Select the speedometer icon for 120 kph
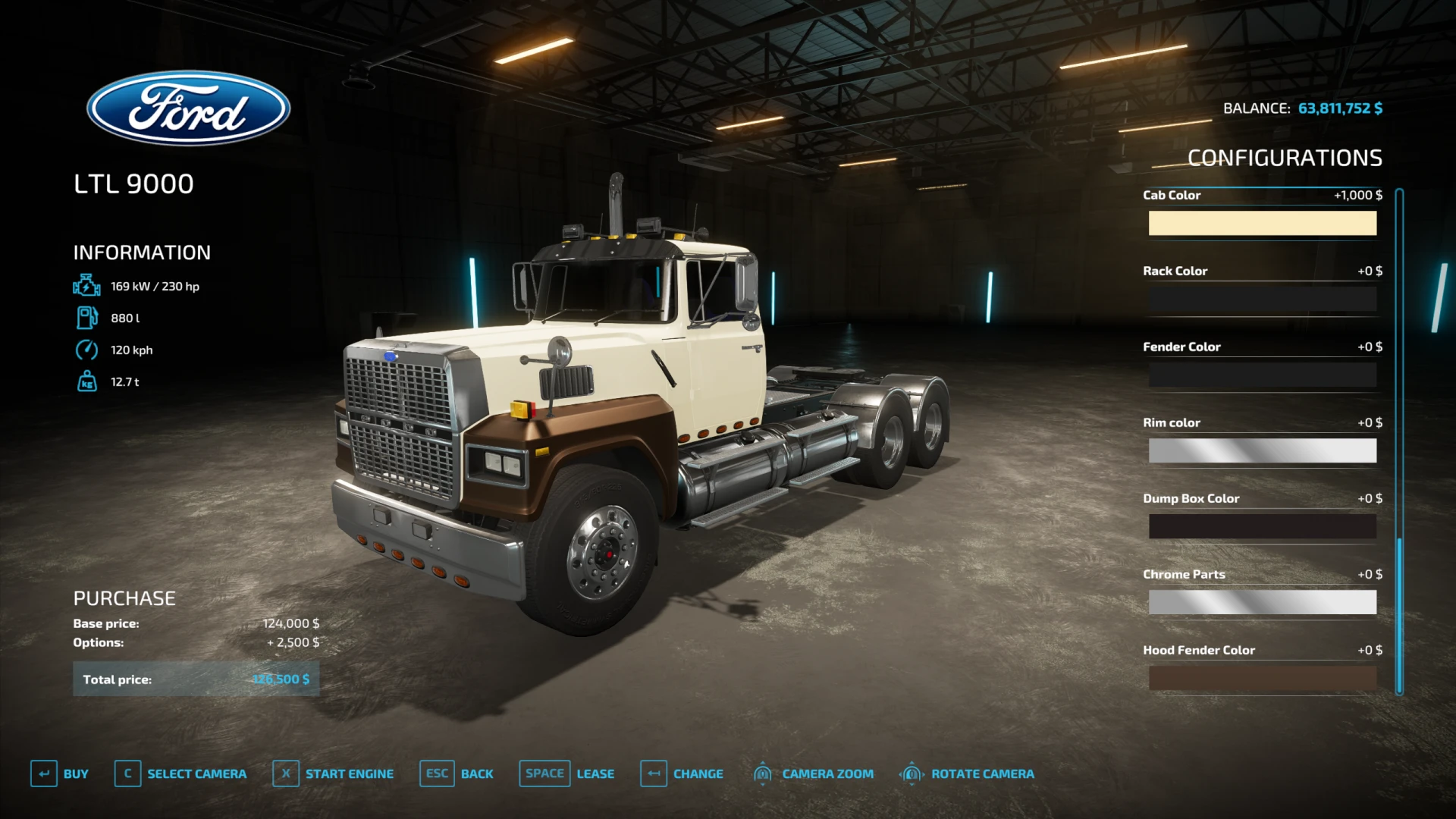Screen dimensions: 1456x819 coord(86,350)
